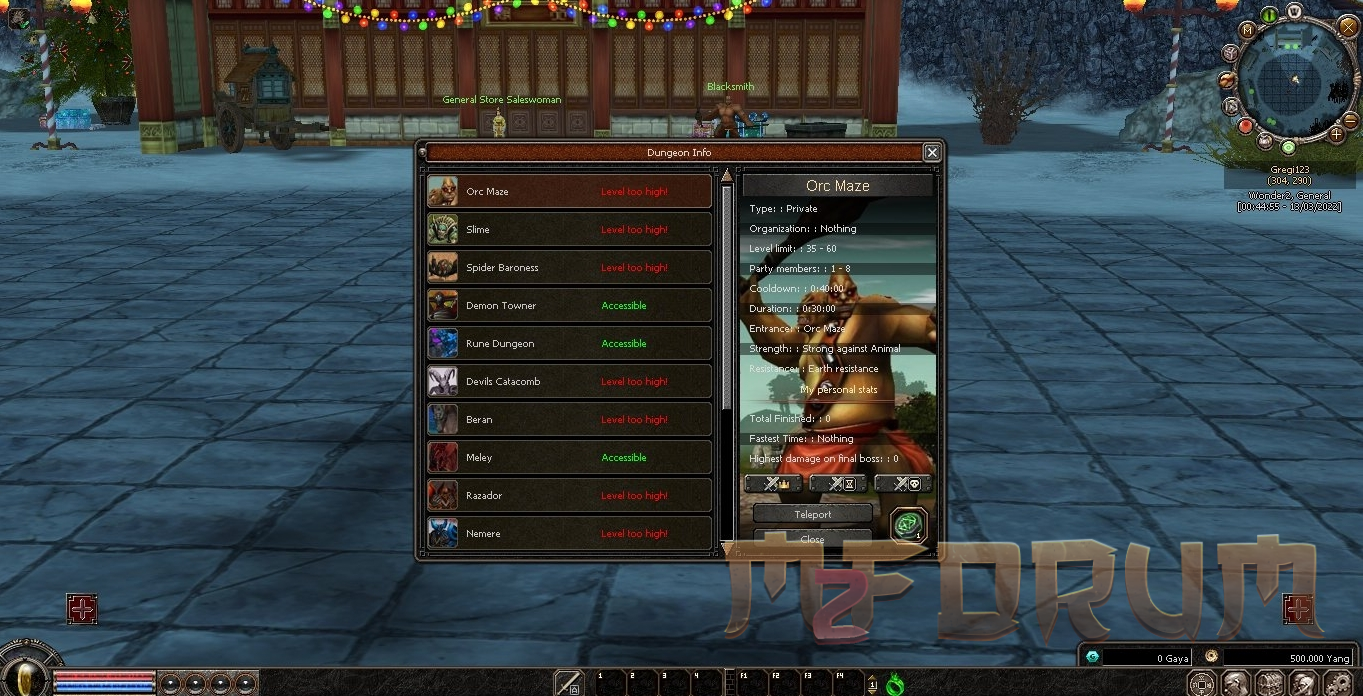
Task: Open the skull damage ranking
Action: 903,484
